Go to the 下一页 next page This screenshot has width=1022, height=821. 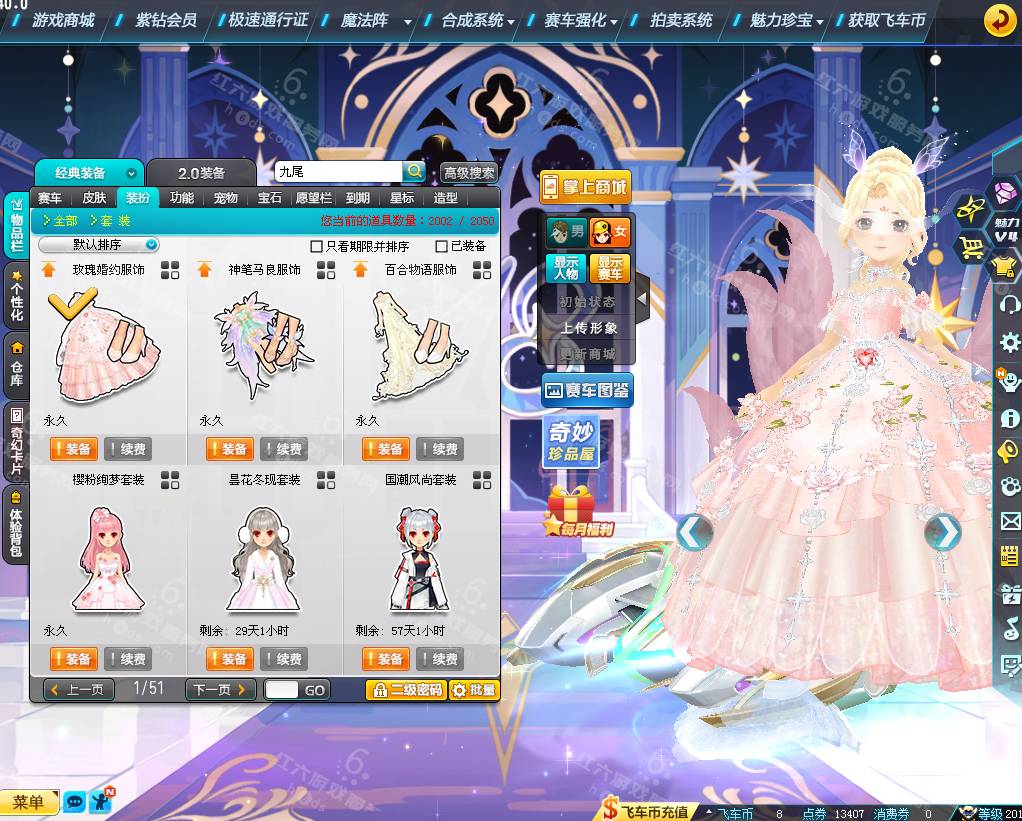[x=220, y=689]
